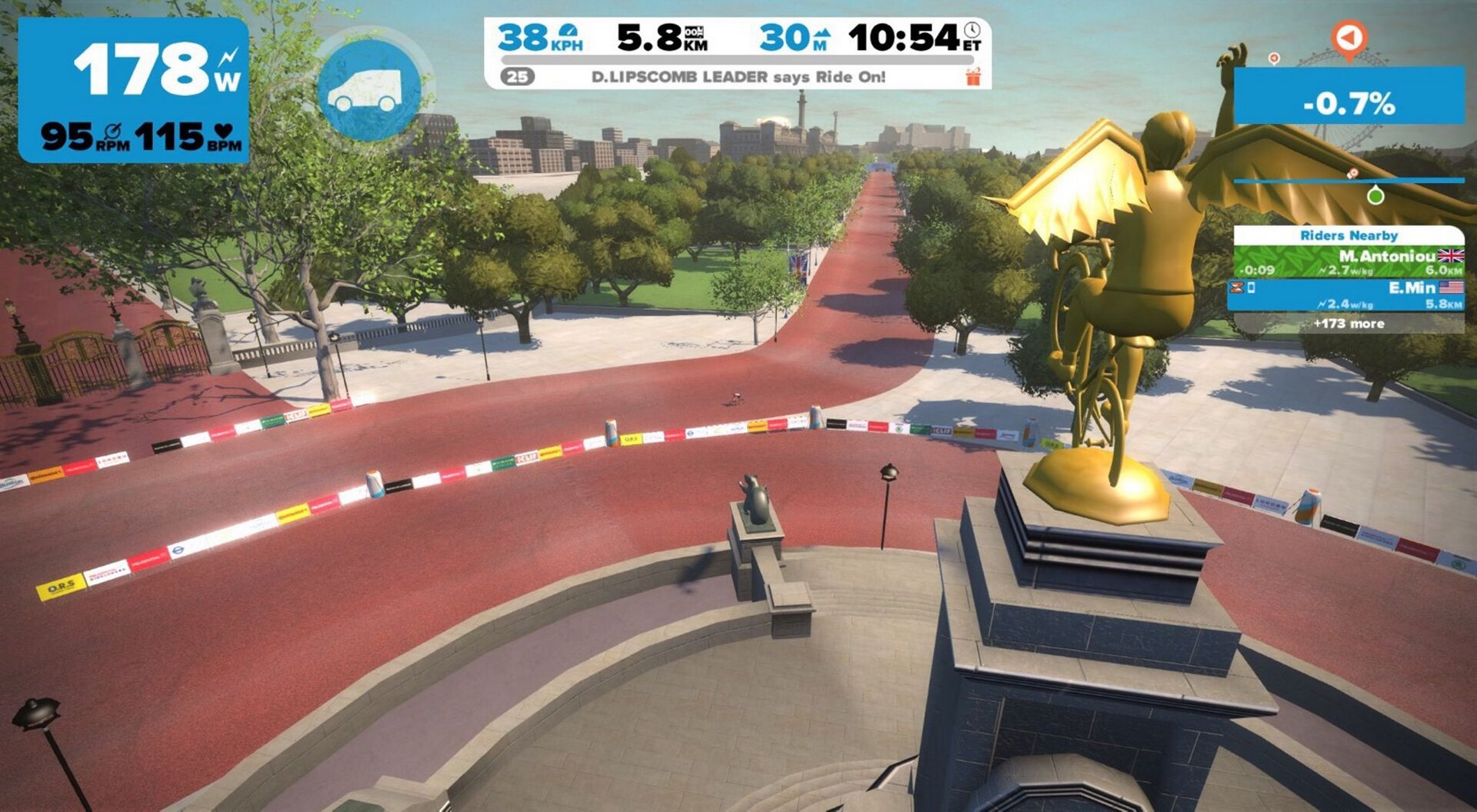1477x812 pixels.
Task: Activate the draft van power-up icon
Action: point(368,91)
